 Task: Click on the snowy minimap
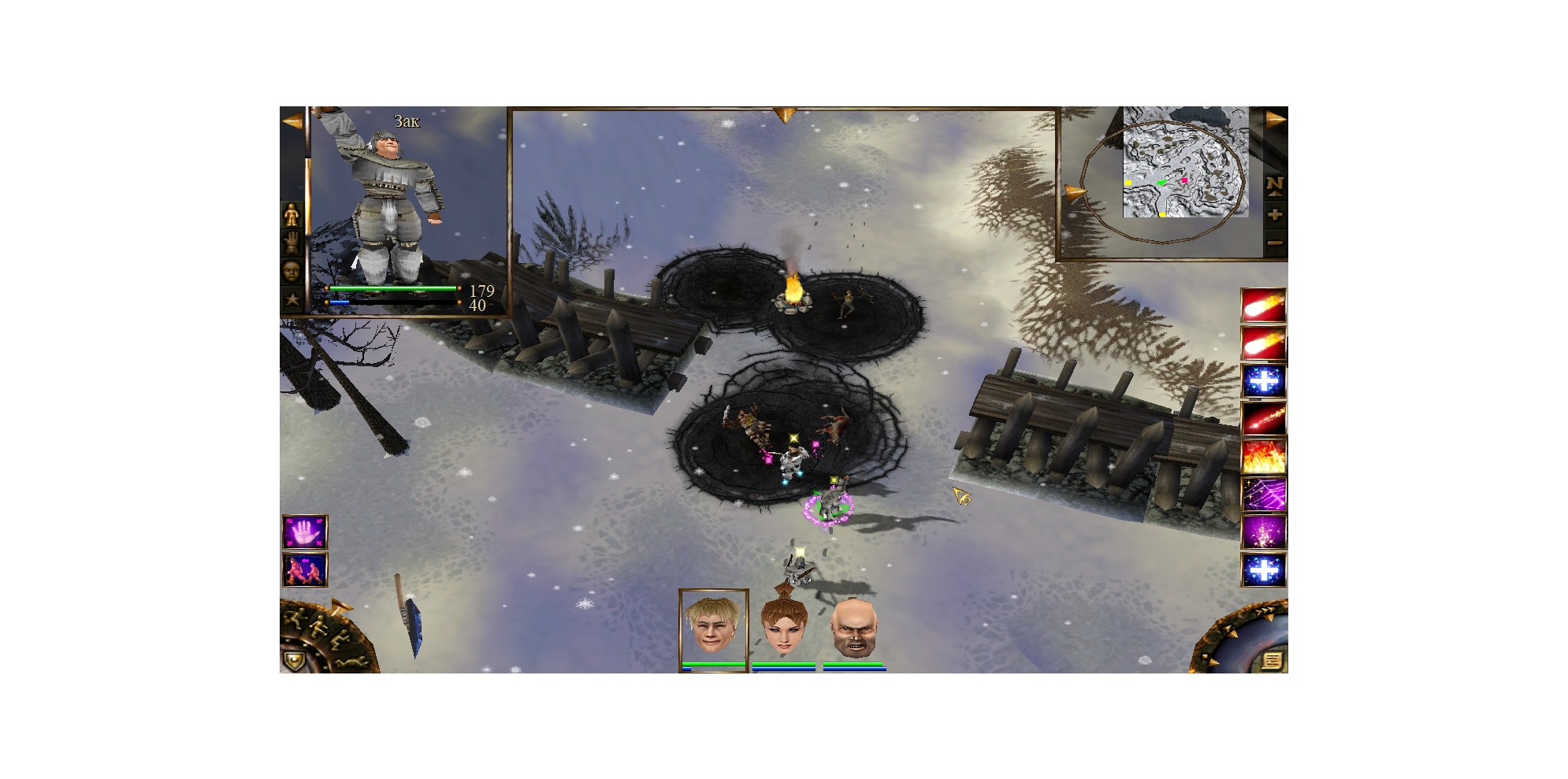pyautogui.click(x=1184, y=163)
